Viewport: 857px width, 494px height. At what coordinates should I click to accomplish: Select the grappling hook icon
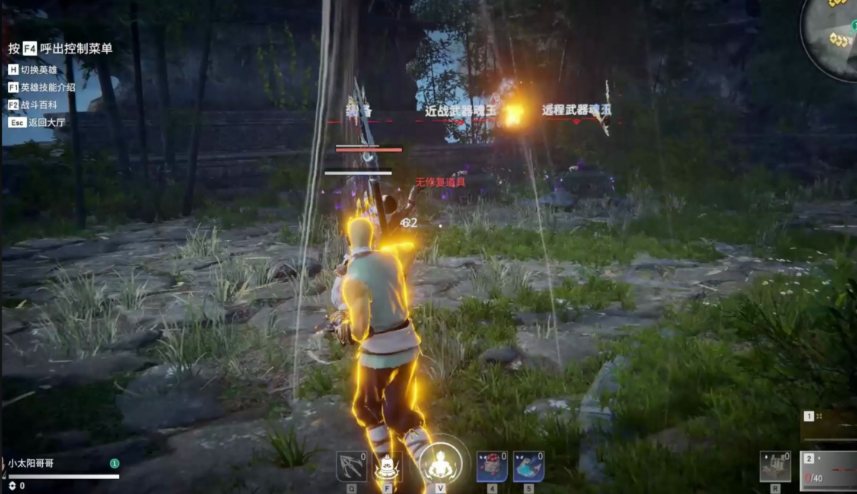[351, 466]
